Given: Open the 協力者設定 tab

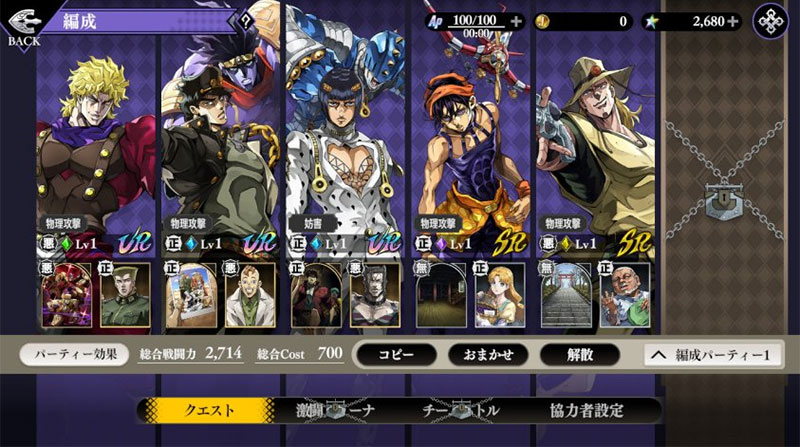Looking at the screenshot, I should pos(587,410).
